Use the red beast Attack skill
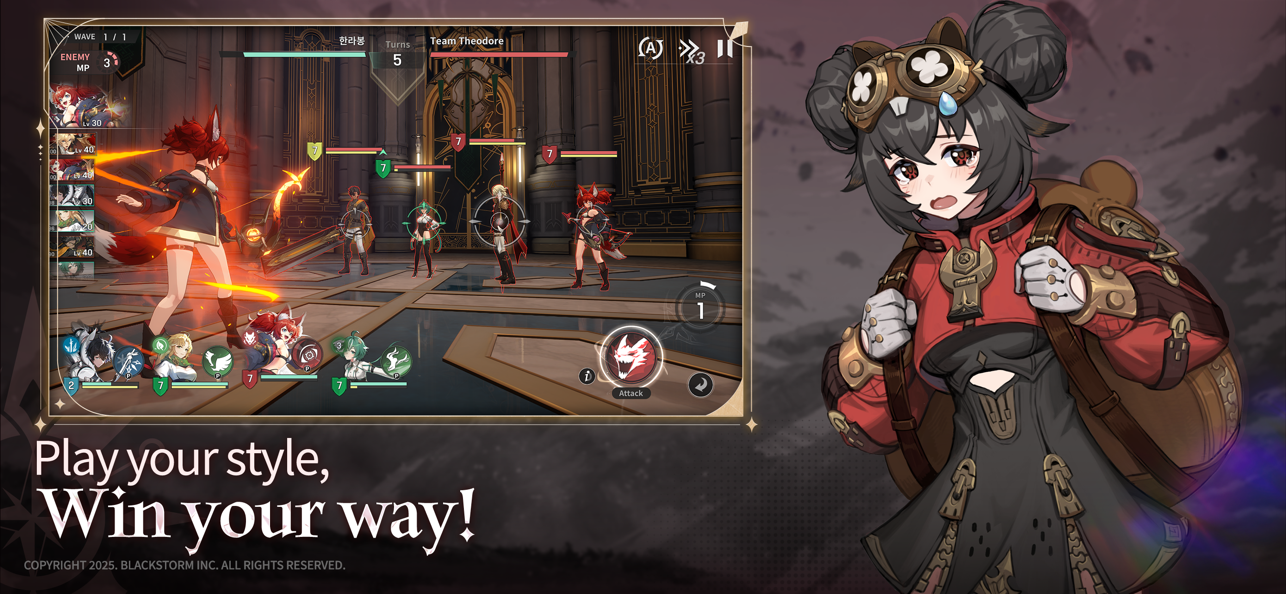This screenshot has height=594, width=1286. tap(630, 358)
